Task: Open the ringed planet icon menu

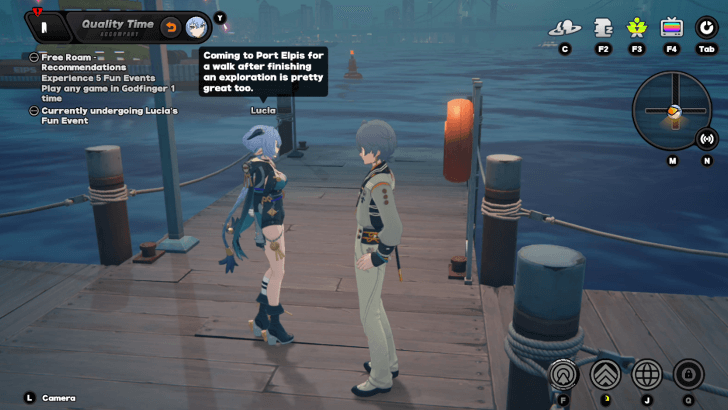Action: pos(565,28)
